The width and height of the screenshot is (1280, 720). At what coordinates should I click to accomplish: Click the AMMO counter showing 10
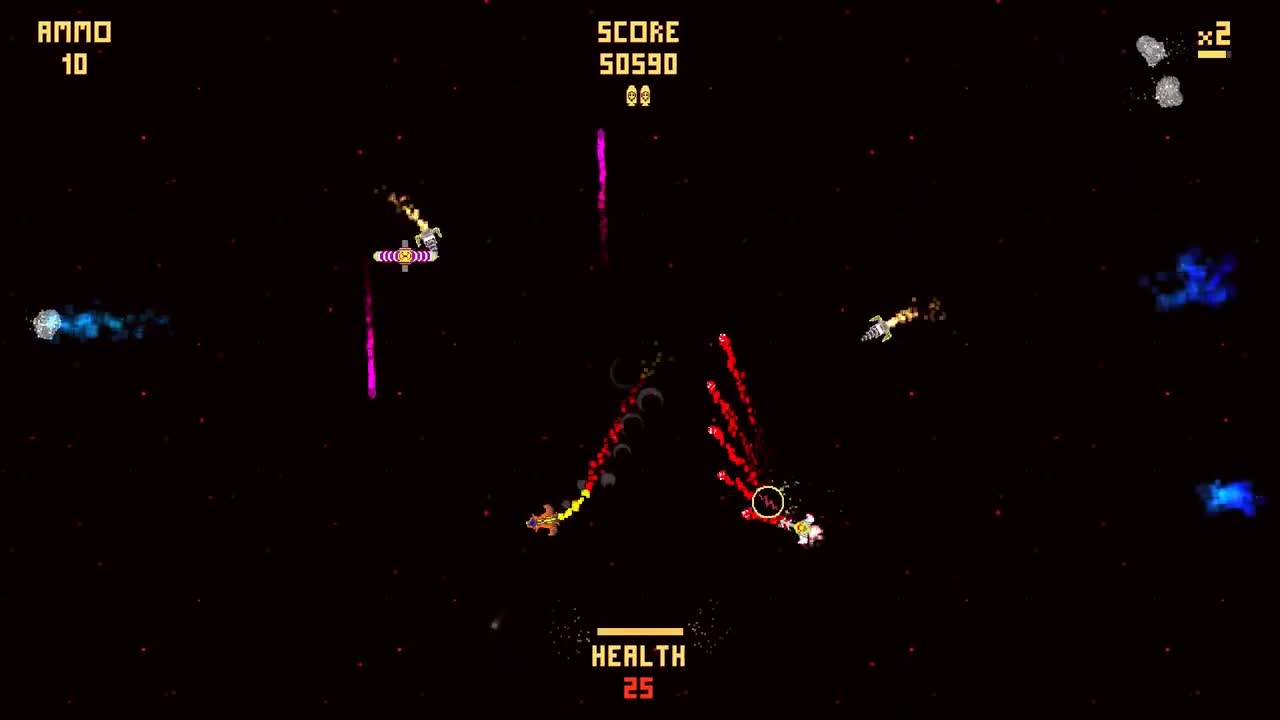point(78,64)
